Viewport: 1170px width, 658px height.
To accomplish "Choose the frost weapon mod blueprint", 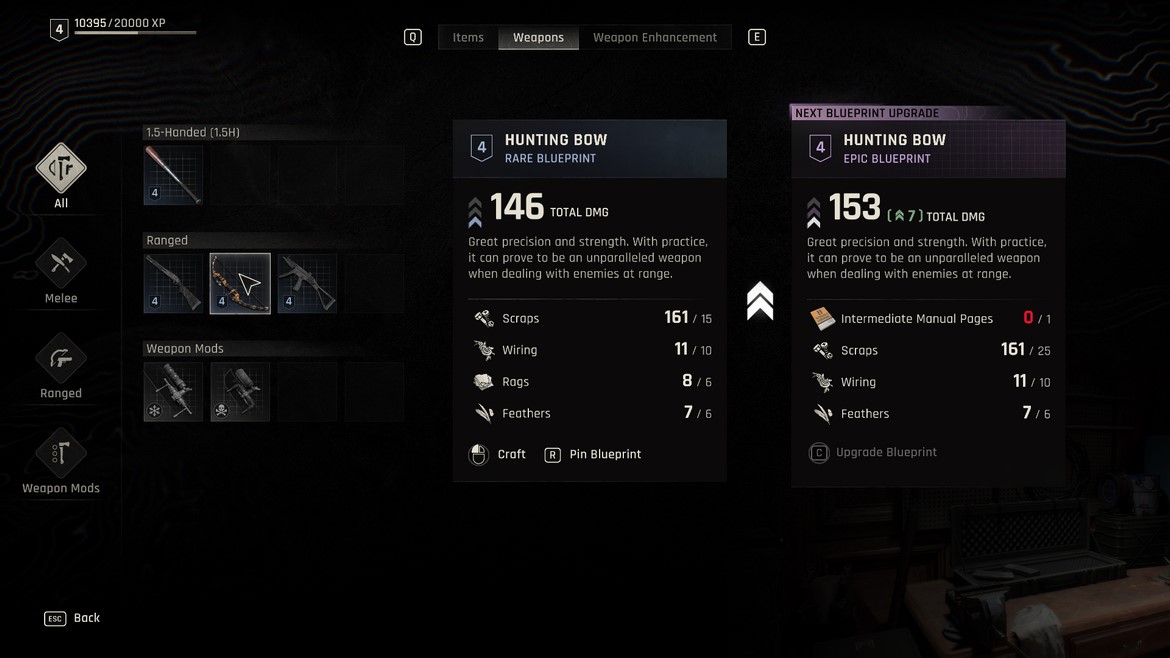I will [173, 391].
